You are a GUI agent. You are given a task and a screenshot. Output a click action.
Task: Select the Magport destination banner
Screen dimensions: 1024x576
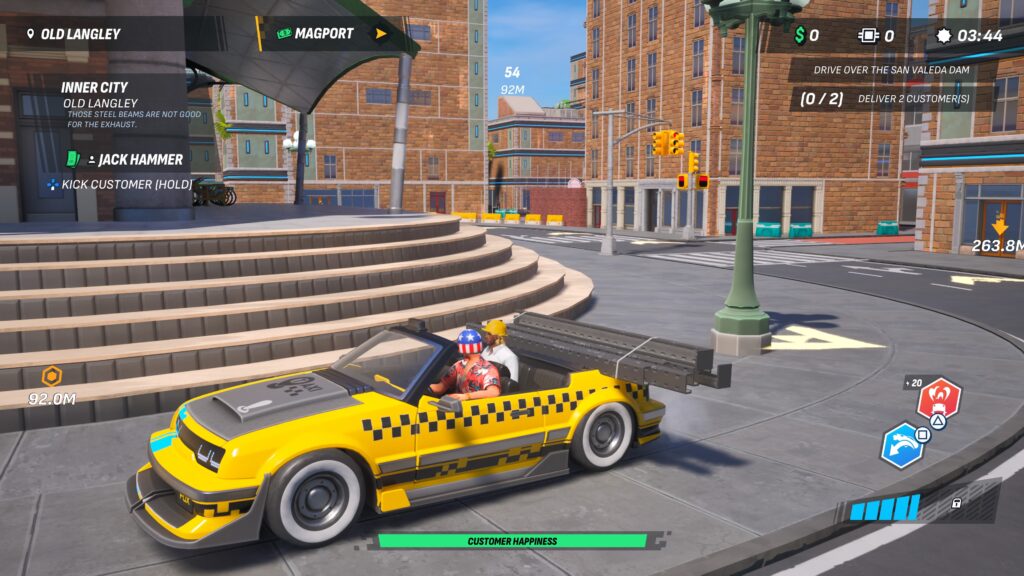322,34
